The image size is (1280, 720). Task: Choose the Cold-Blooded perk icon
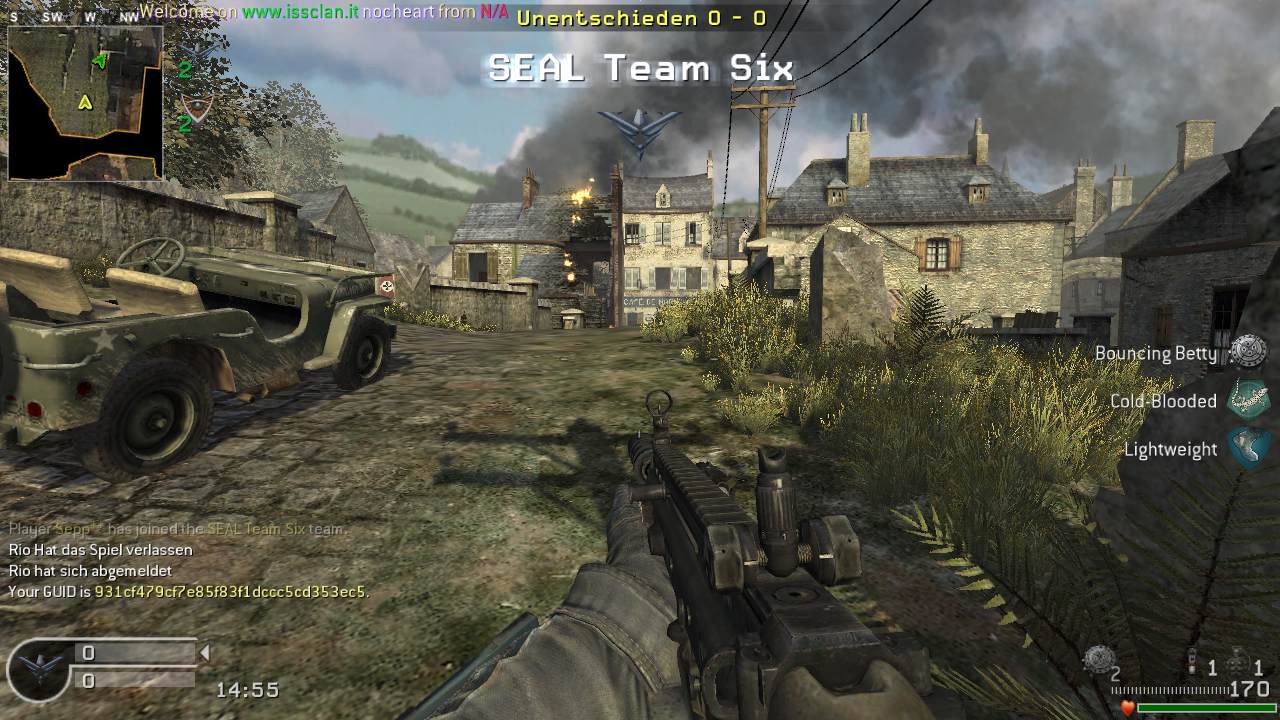coord(1247,400)
